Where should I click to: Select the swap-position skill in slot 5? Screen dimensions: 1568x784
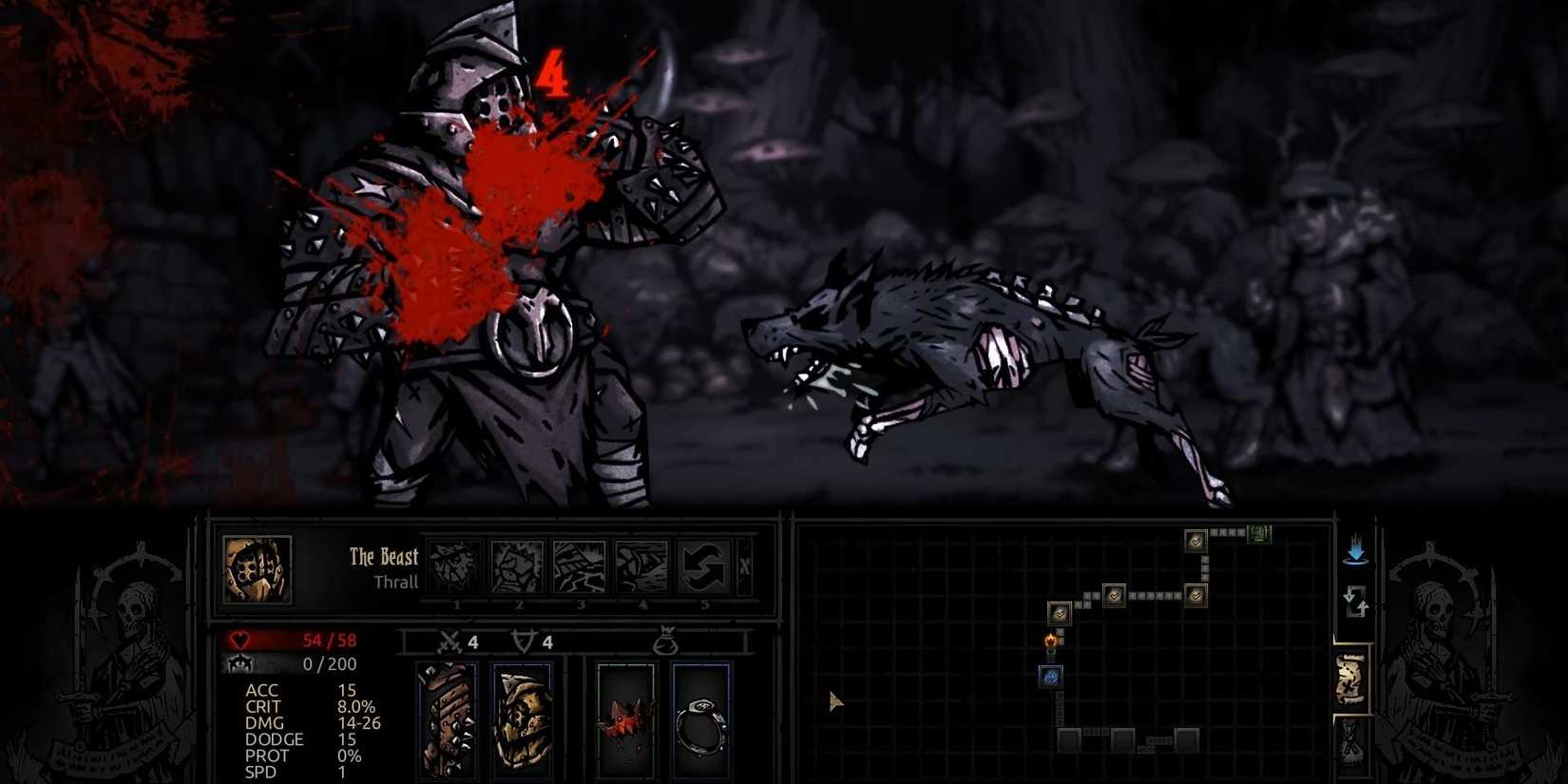coord(705,565)
